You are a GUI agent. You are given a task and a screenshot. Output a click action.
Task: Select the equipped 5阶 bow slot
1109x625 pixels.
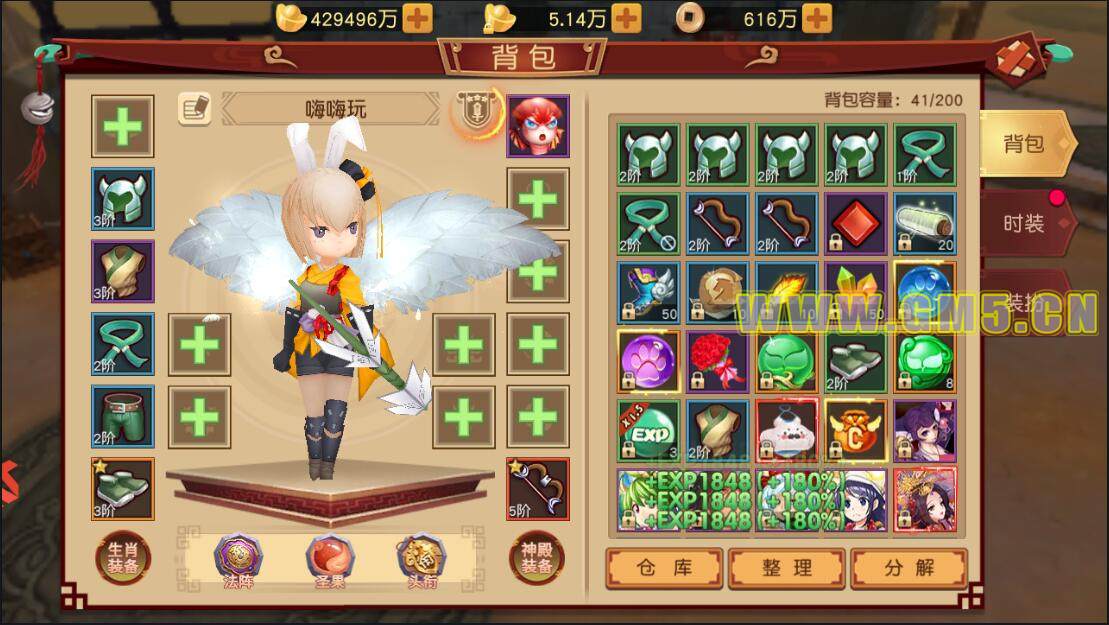538,488
